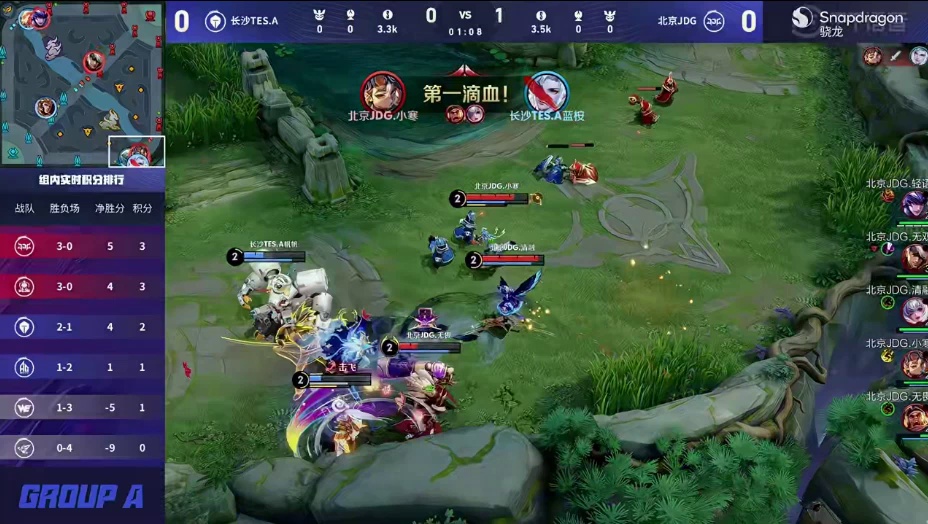
Task: Pick the 1-2 standings row
Action: click(82, 367)
